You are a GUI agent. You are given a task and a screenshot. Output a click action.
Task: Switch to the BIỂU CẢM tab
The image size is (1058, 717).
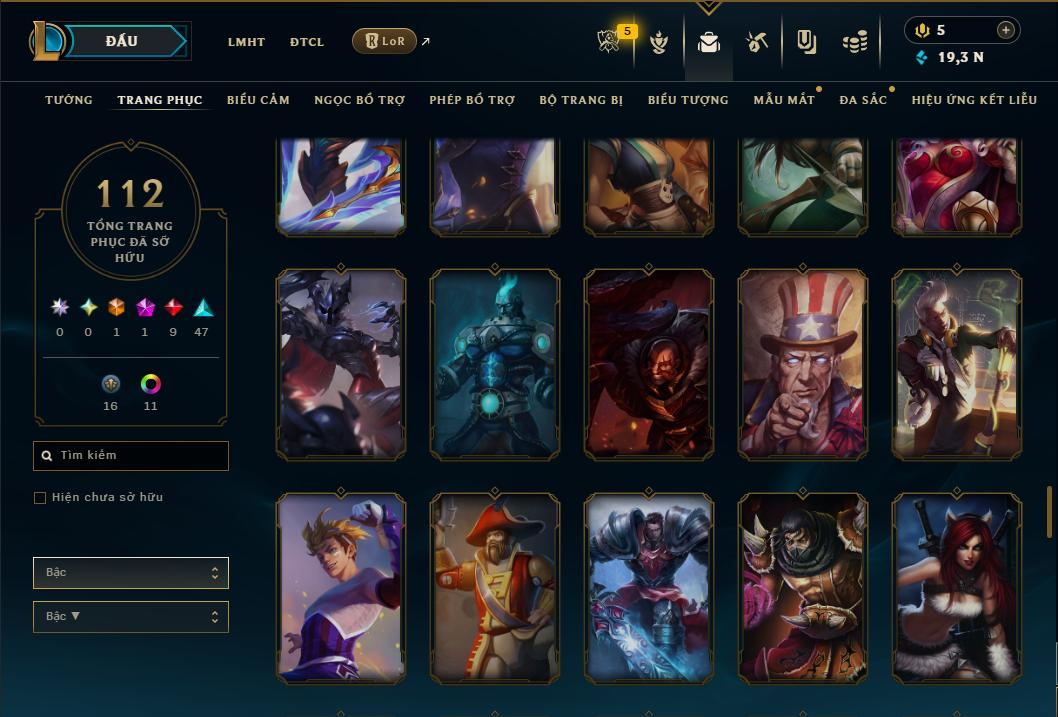tap(258, 100)
